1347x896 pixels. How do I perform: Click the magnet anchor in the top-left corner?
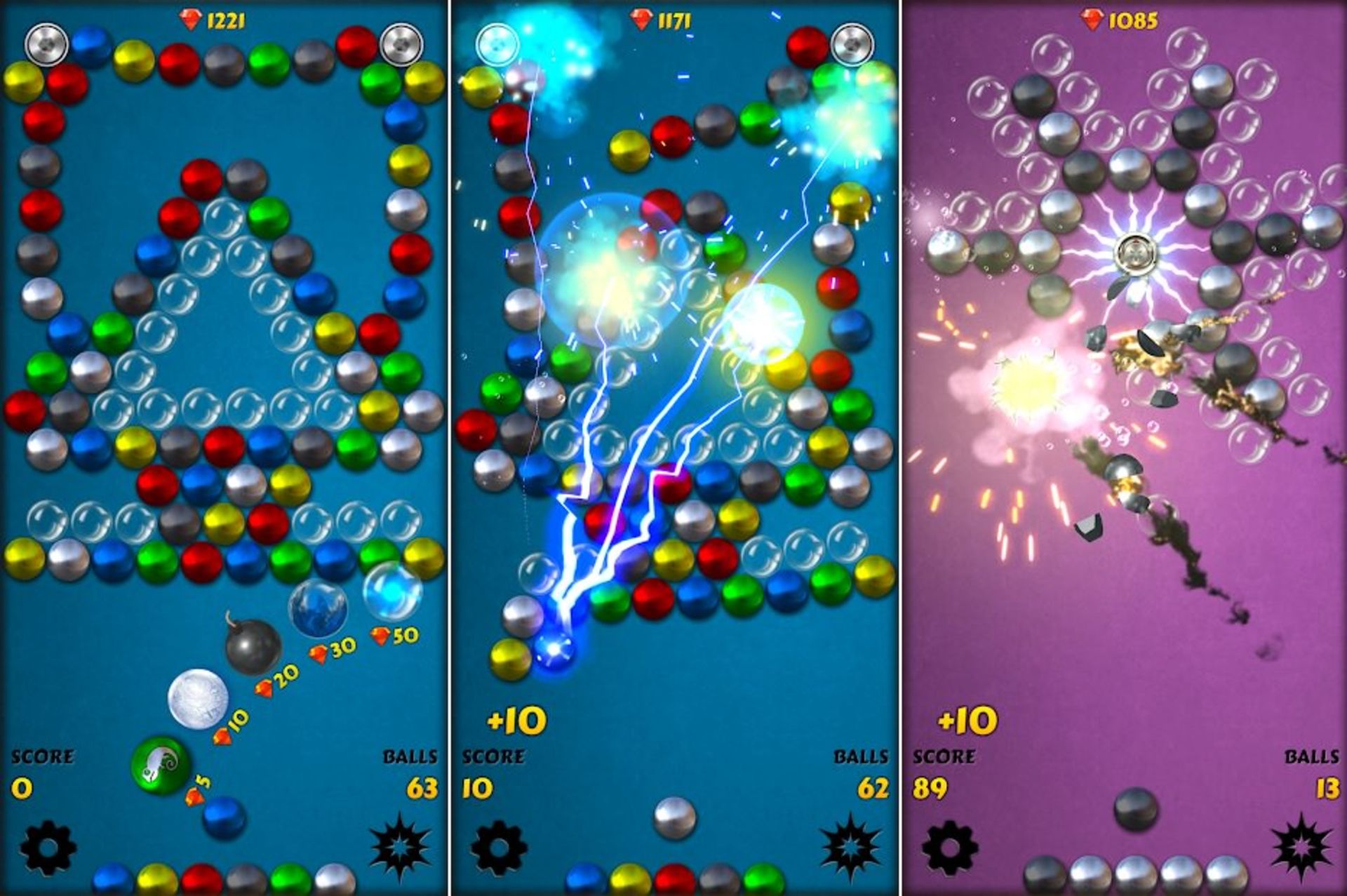click(46, 46)
